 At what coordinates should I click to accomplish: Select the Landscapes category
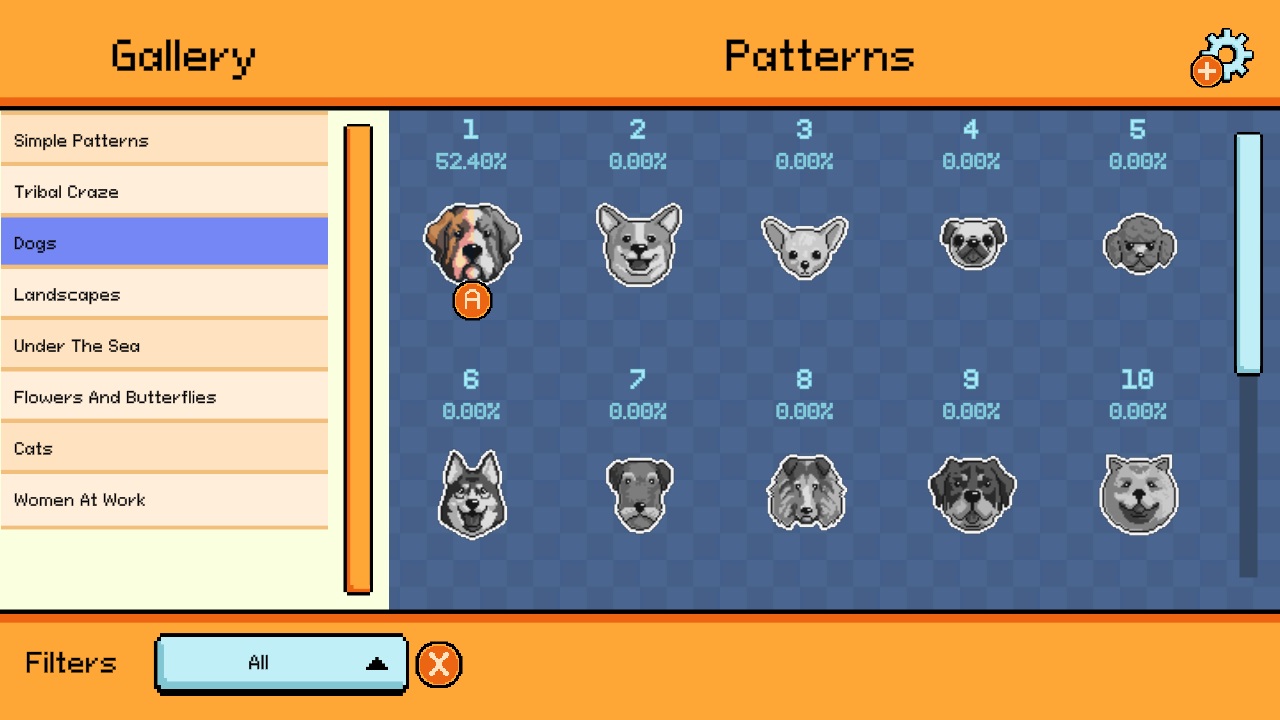click(165, 294)
